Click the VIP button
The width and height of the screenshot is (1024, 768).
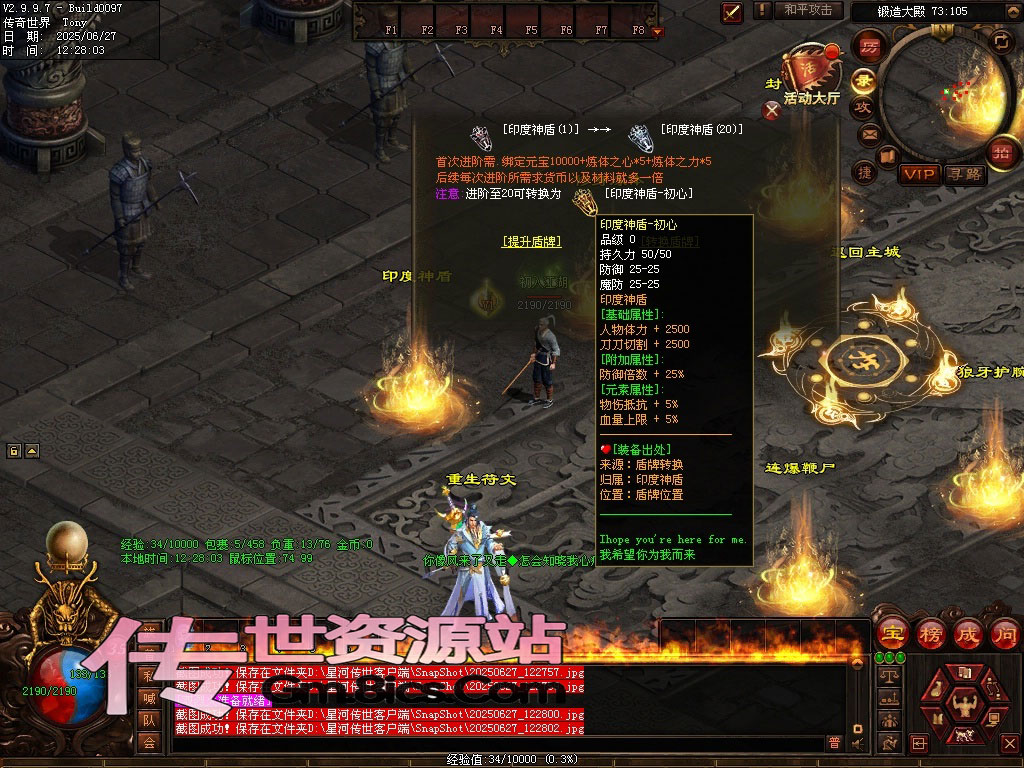click(x=918, y=174)
